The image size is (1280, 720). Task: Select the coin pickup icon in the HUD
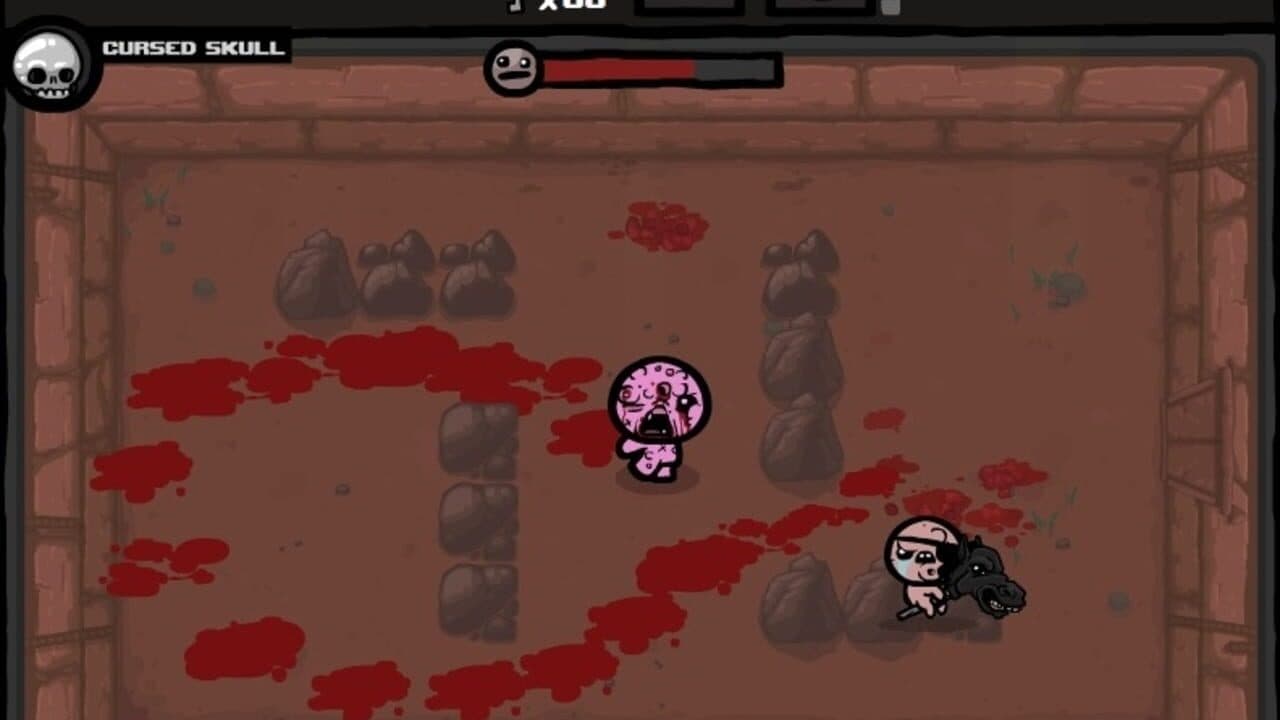[515, 6]
